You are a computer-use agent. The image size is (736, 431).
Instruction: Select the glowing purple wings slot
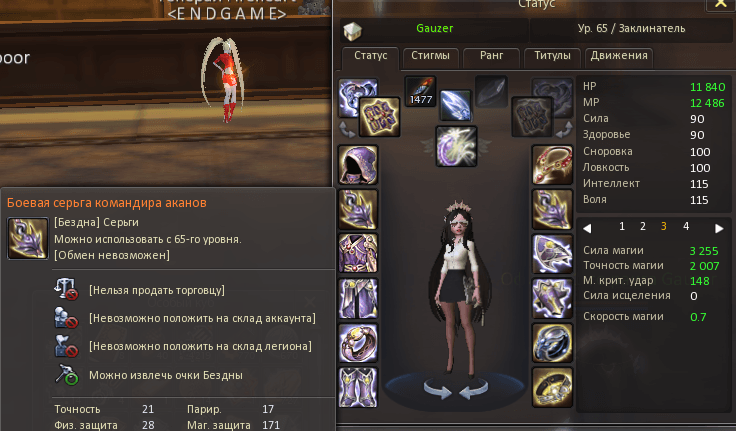(x=456, y=145)
